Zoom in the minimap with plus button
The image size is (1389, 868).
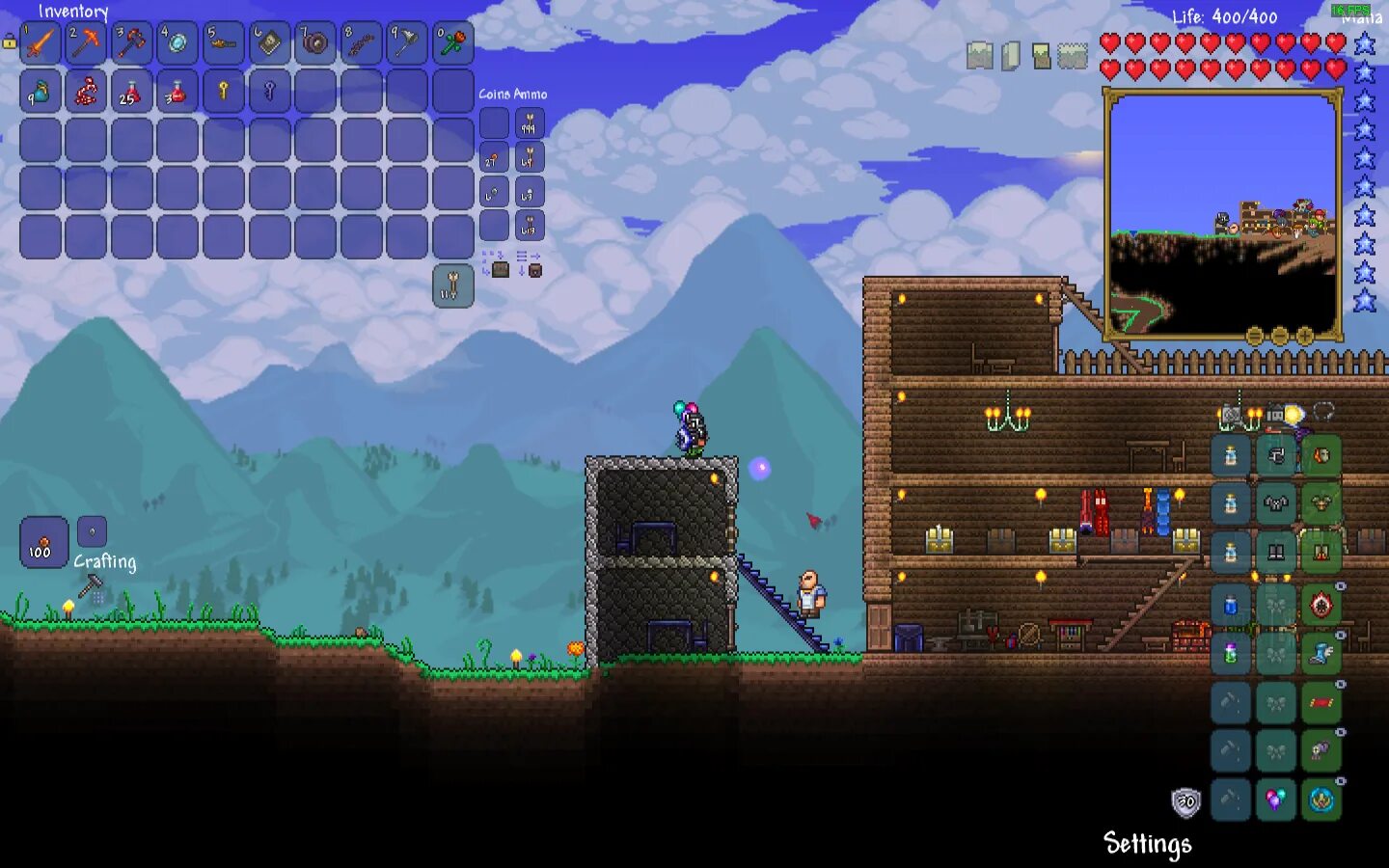[1305, 336]
